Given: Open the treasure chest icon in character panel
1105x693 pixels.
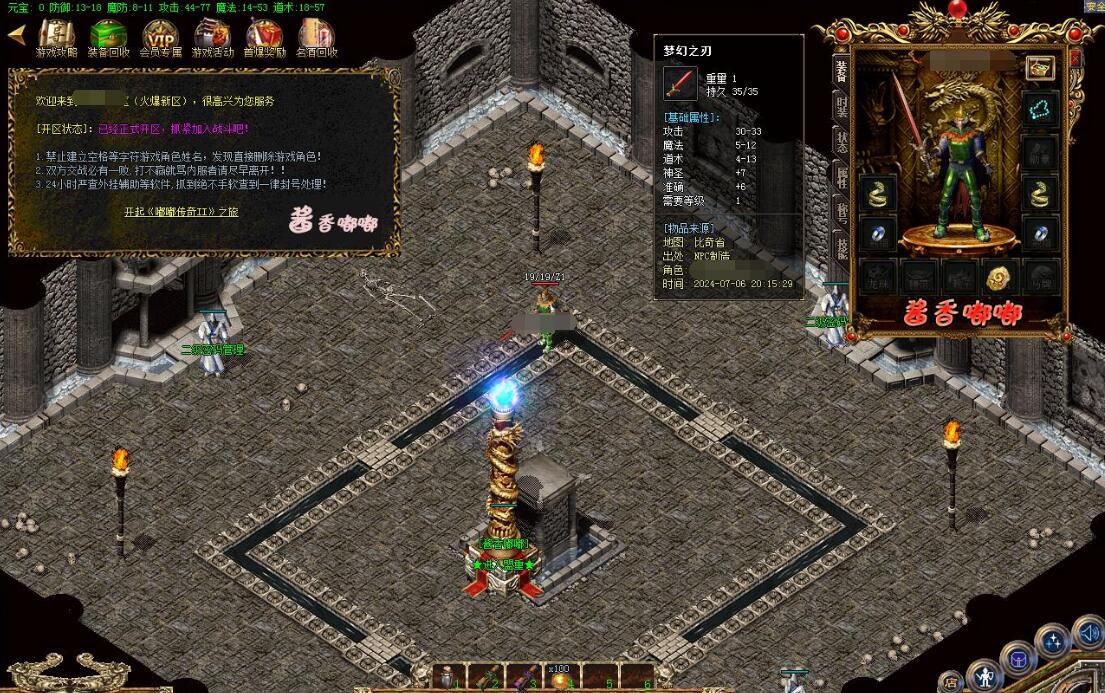Looking at the screenshot, I should tap(1040, 68).
